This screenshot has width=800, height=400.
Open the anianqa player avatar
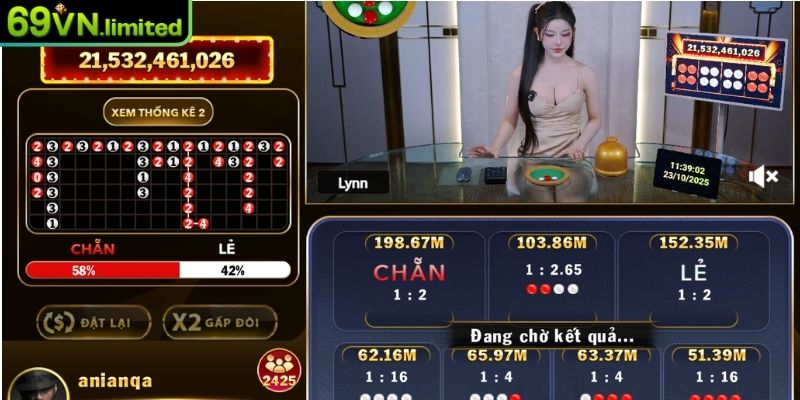[x=38, y=386]
